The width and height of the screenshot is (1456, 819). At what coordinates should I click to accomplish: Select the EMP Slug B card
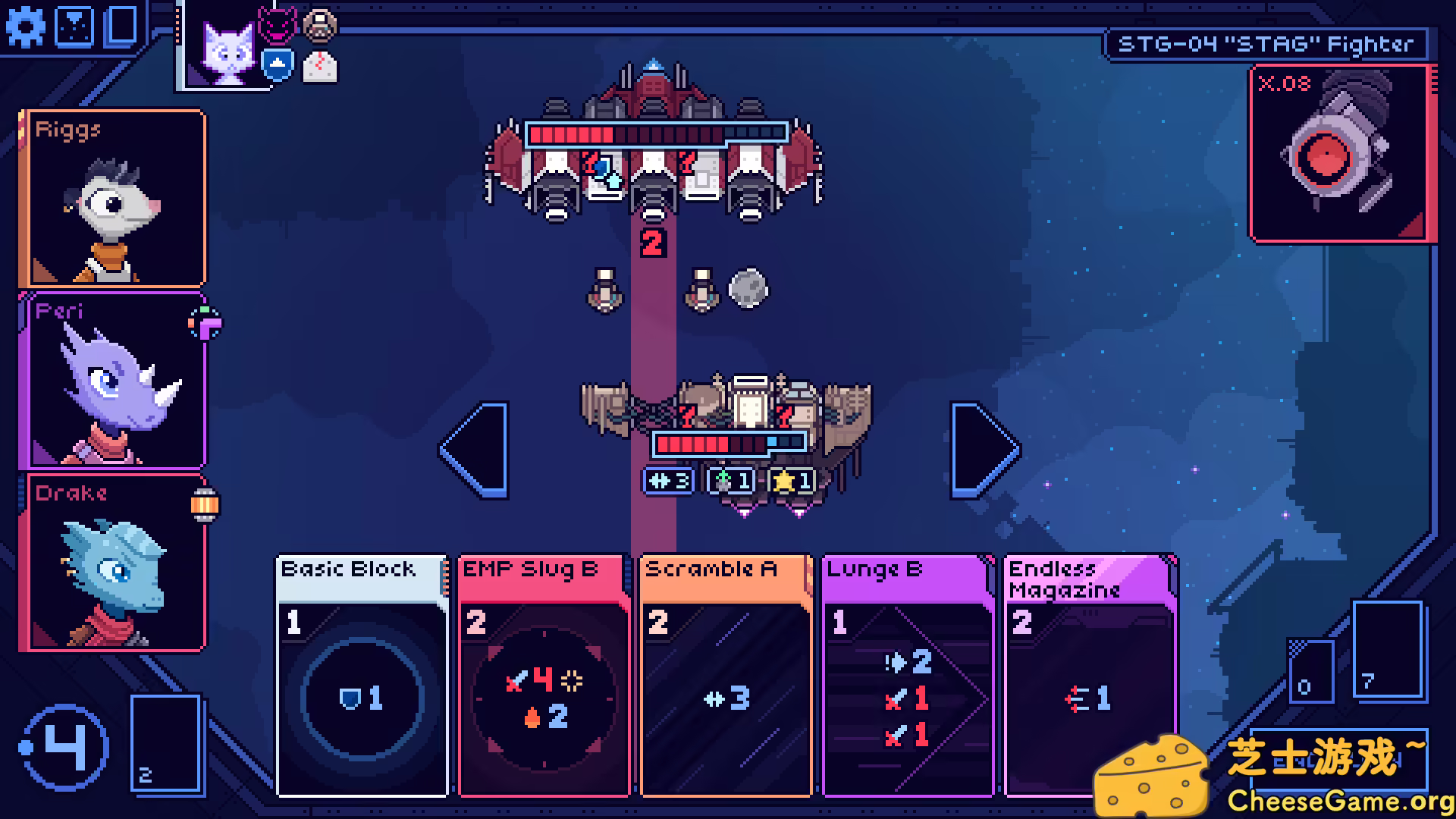pos(544,675)
